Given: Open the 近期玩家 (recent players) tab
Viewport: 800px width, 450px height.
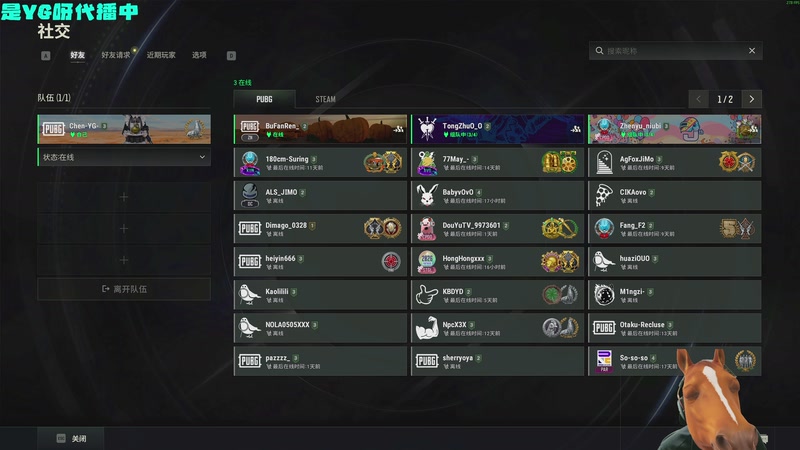Looking at the screenshot, I should 161,55.
